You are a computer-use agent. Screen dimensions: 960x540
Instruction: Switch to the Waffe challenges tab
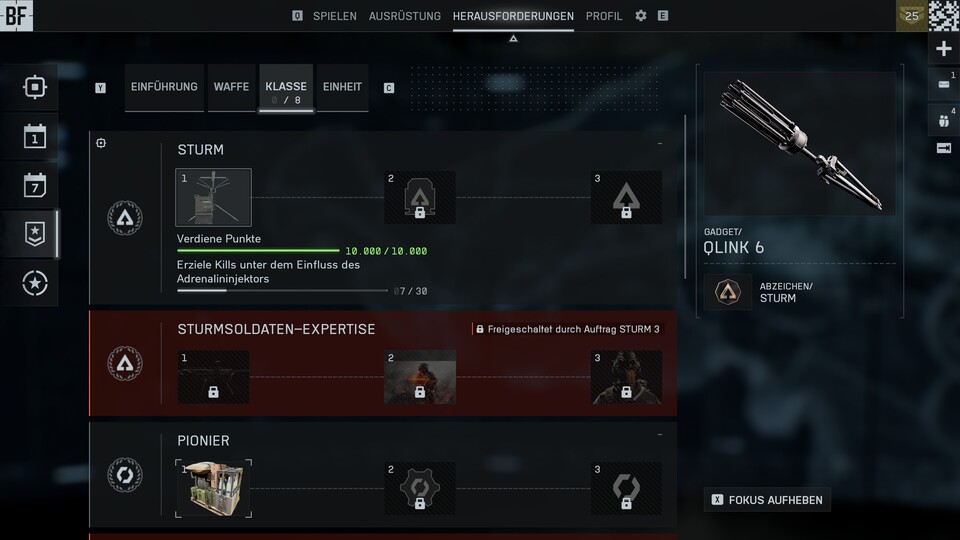231,87
